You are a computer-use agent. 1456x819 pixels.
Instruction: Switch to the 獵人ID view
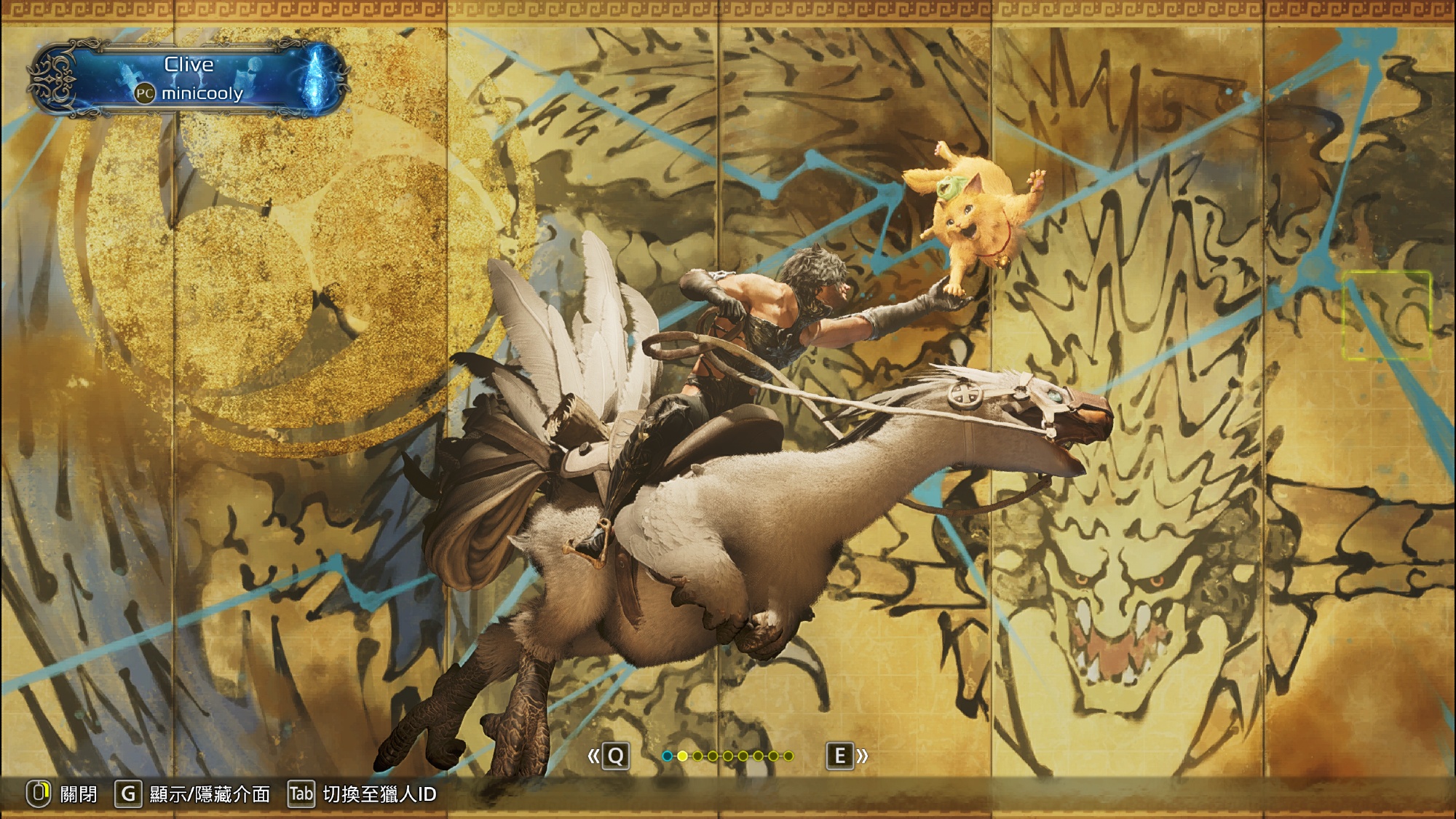(x=379, y=794)
